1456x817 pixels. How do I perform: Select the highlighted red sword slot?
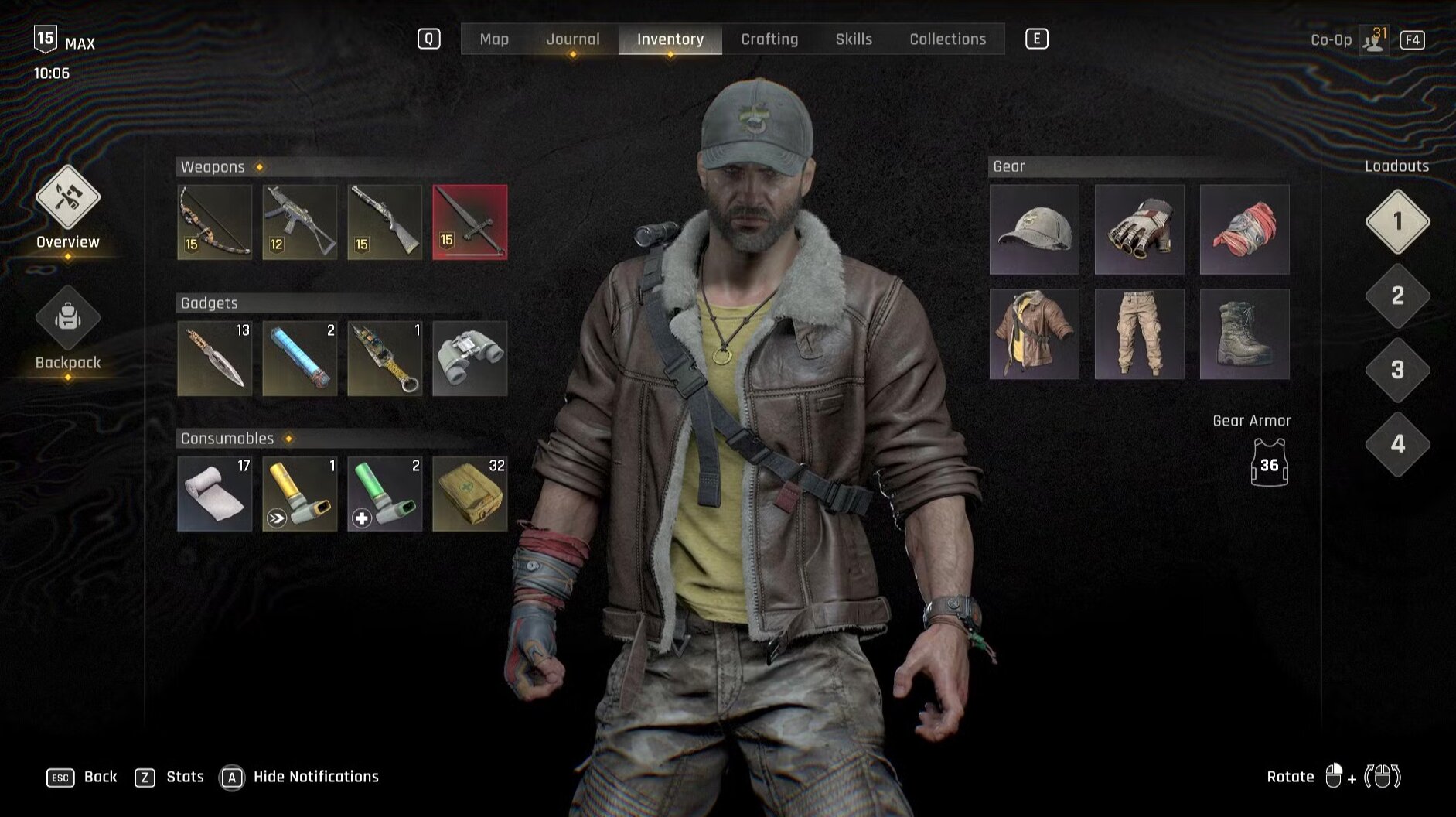[470, 222]
